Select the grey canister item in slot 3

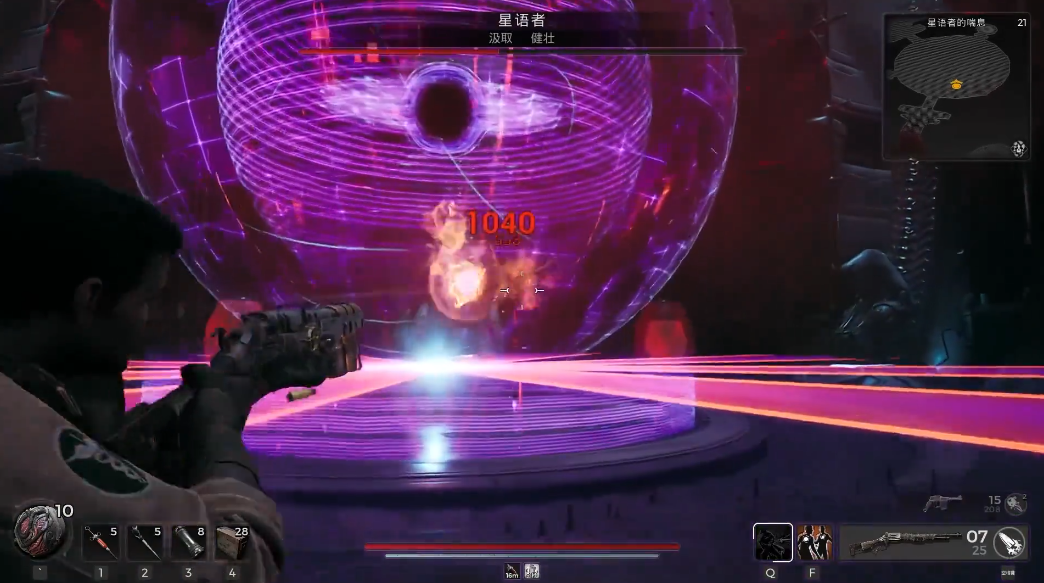(188, 543)
